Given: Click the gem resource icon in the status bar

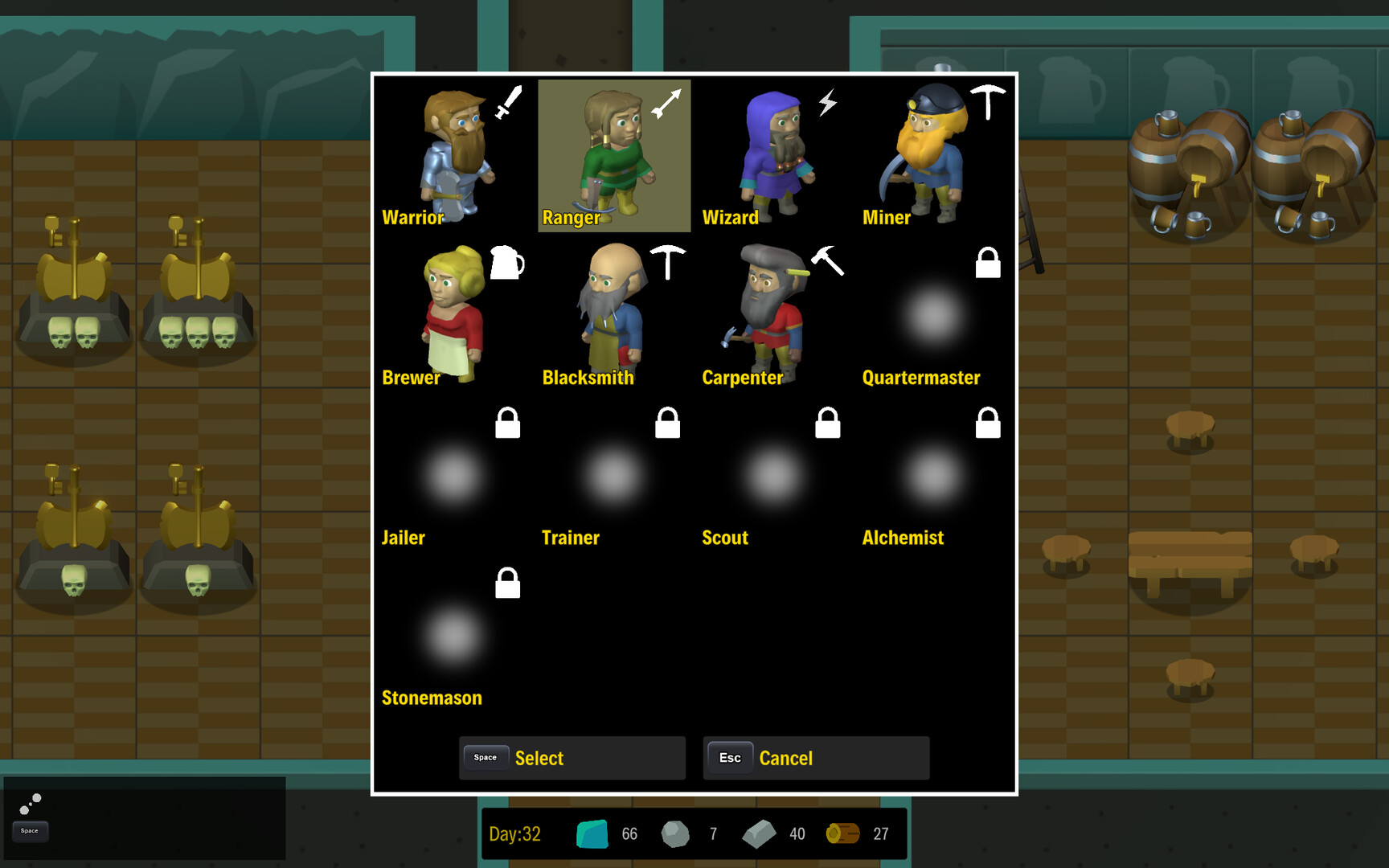Looking at the screenshot, I should [592, 834].
